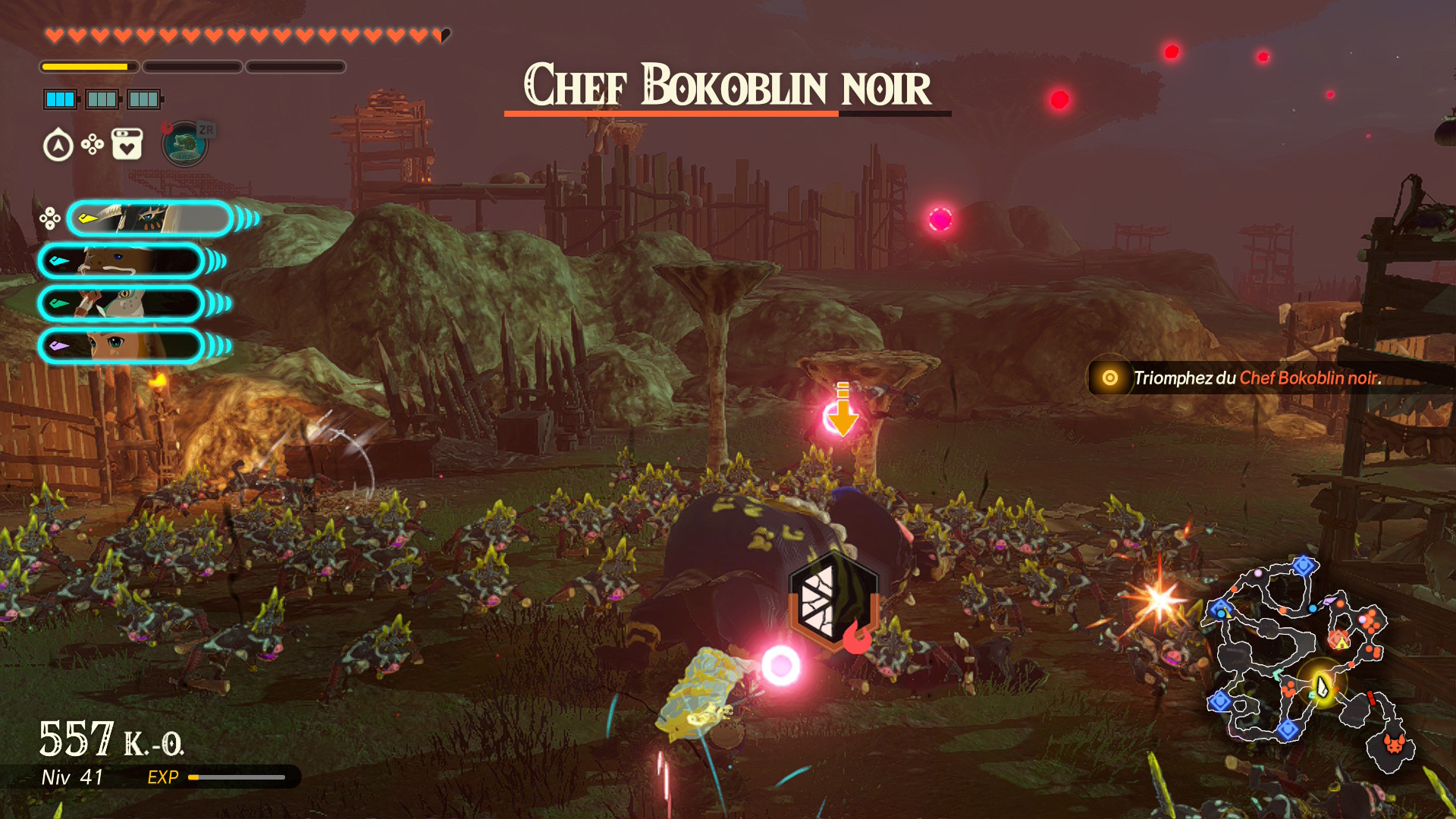This screenshot has width=1456, height=819.
Task: Activate the round creature ability icon
Action: [x=184, y=143]
